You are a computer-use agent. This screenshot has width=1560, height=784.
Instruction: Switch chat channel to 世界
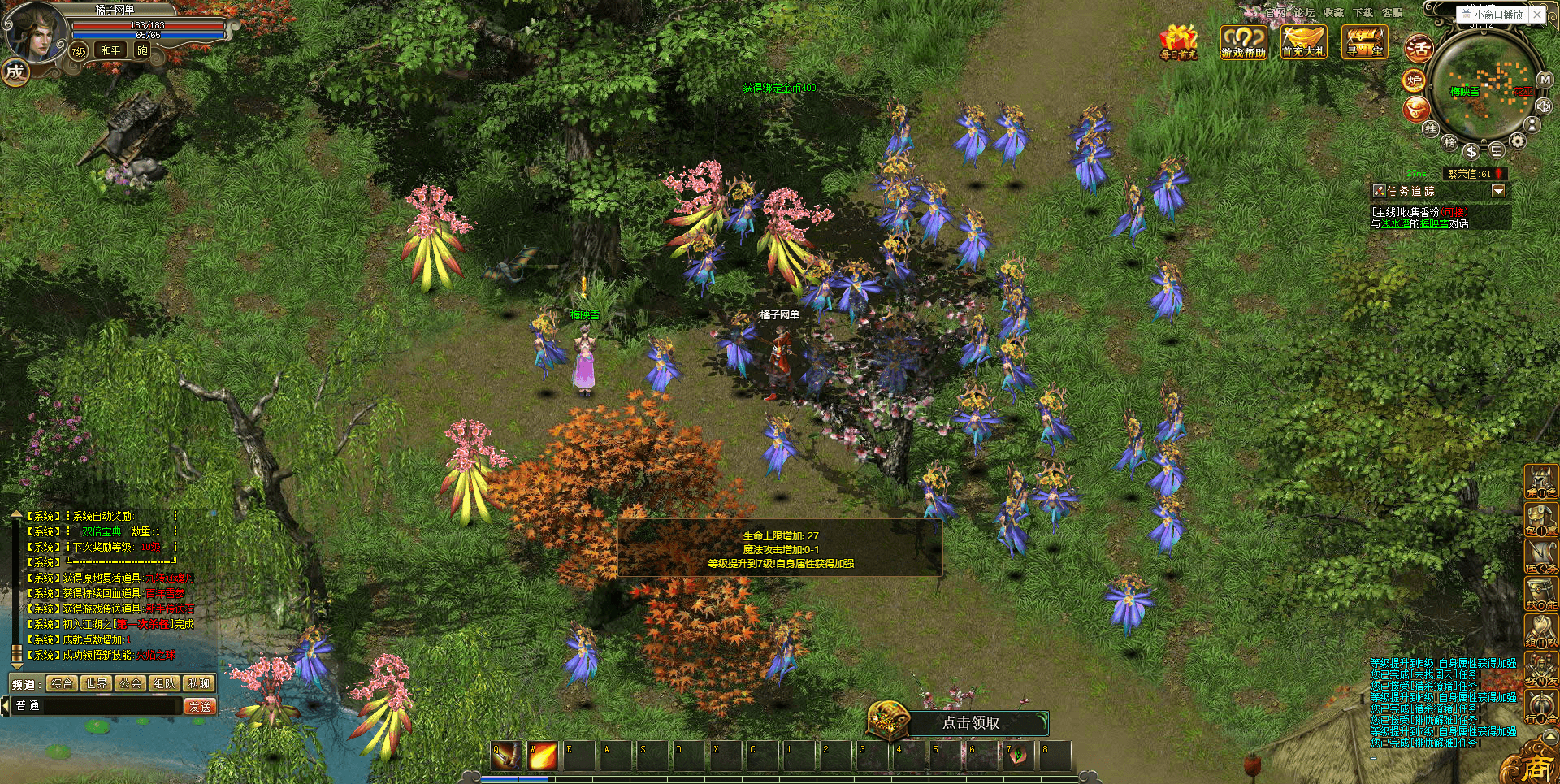coord(97,683)
